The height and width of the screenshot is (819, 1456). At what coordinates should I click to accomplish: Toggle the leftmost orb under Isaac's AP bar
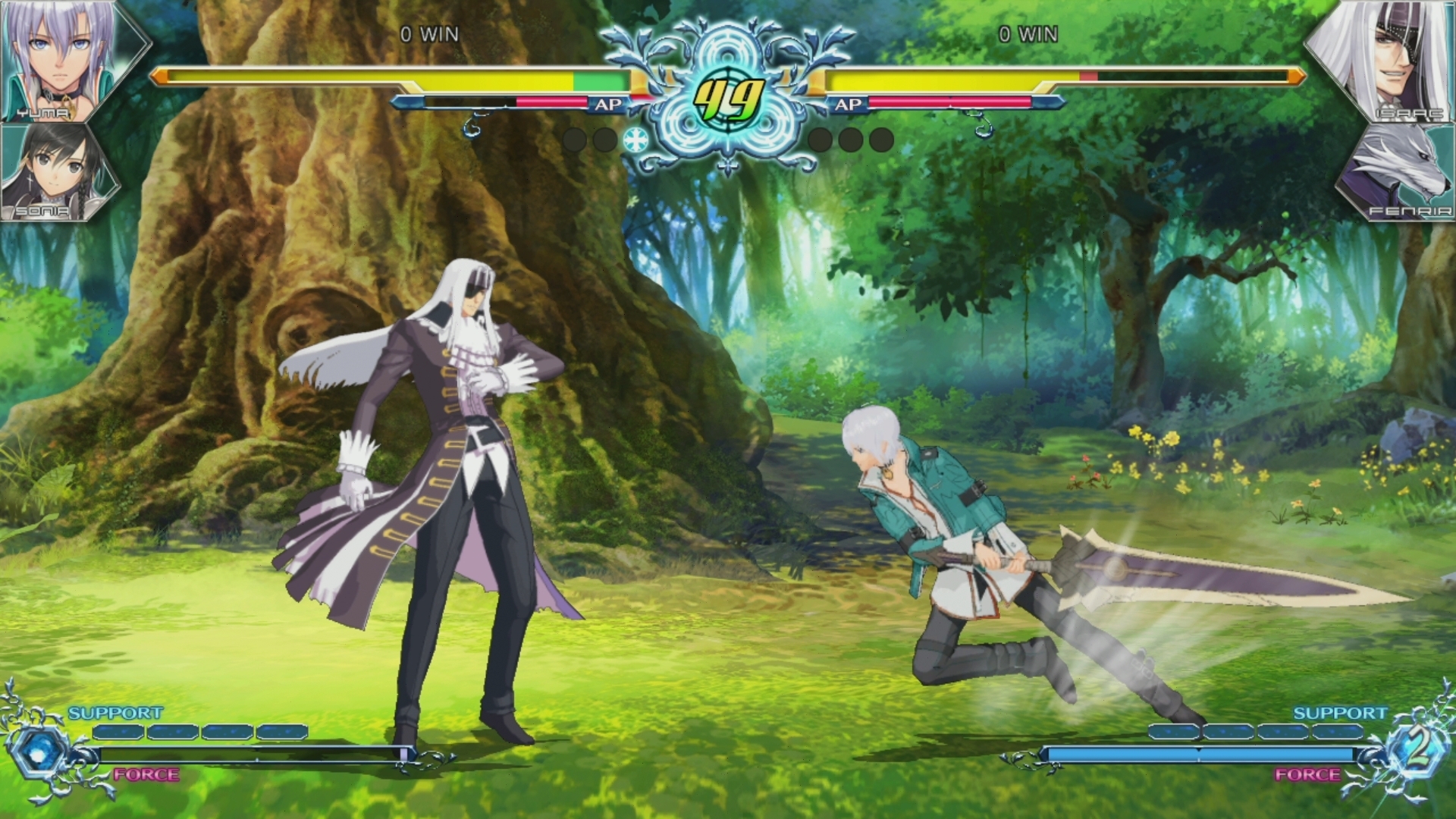pyautogui.click(x=821, y=139)
